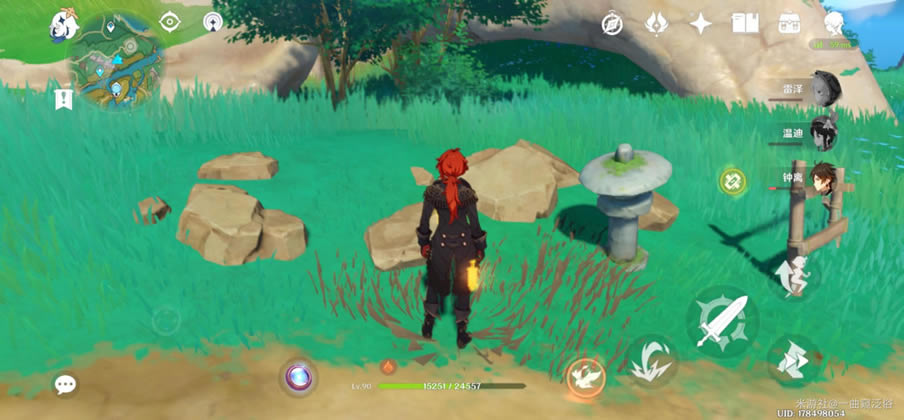Switch to party member 钟离
This screenshot has height=420, width=904.
(x=824, y=178)
